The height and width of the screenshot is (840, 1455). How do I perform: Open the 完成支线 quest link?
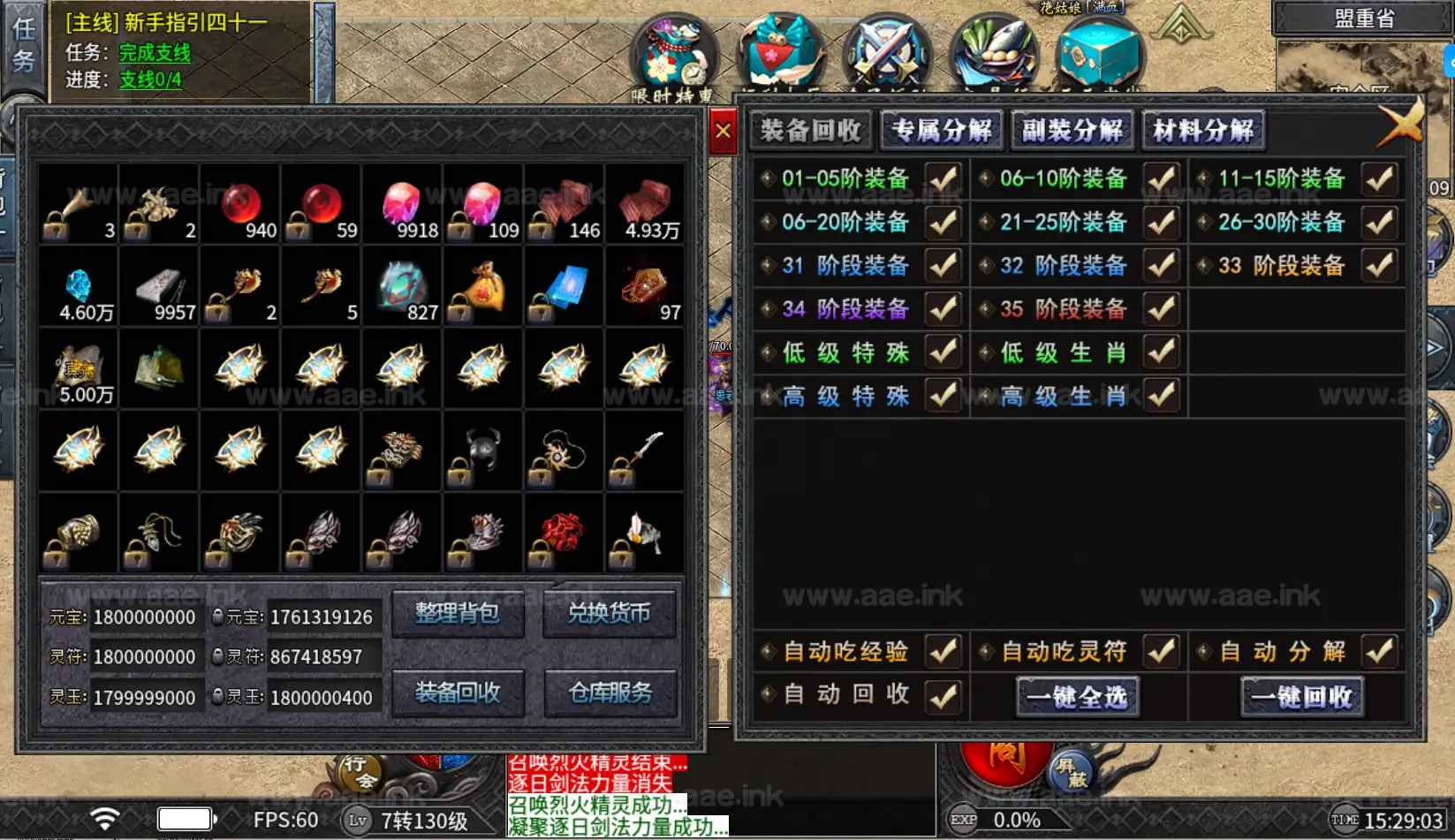click(155, 53)
